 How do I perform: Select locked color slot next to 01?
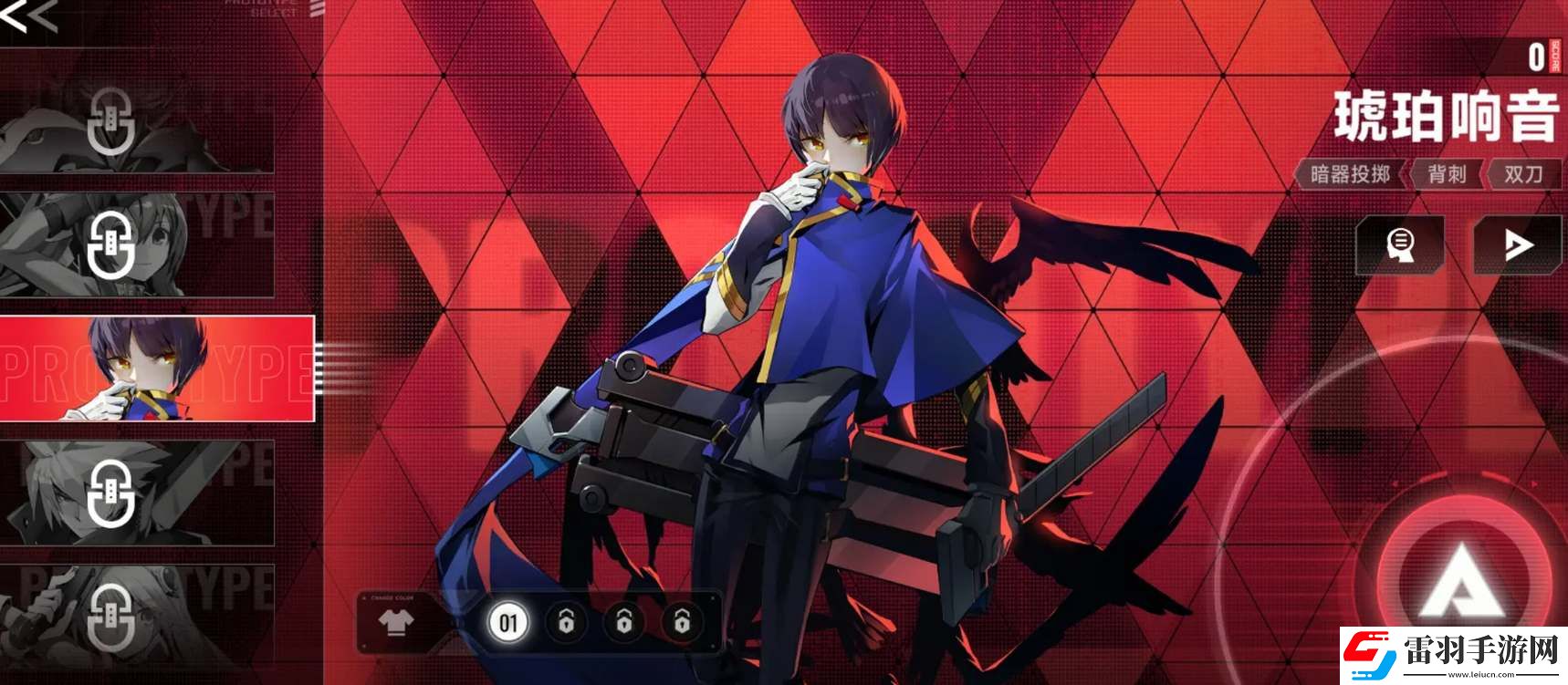click(567, 623)
